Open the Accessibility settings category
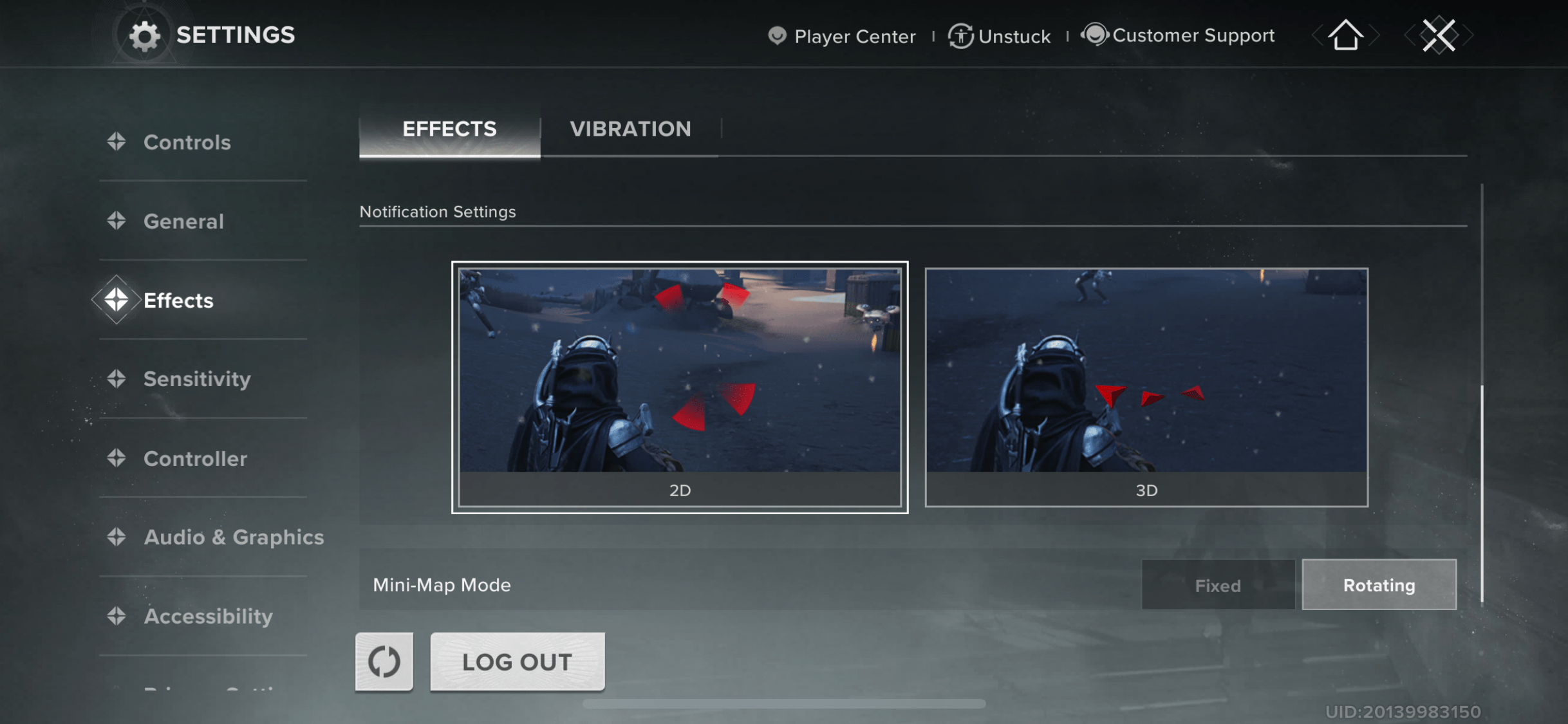This screenshot has width=1568, height=724. [209, 617]
